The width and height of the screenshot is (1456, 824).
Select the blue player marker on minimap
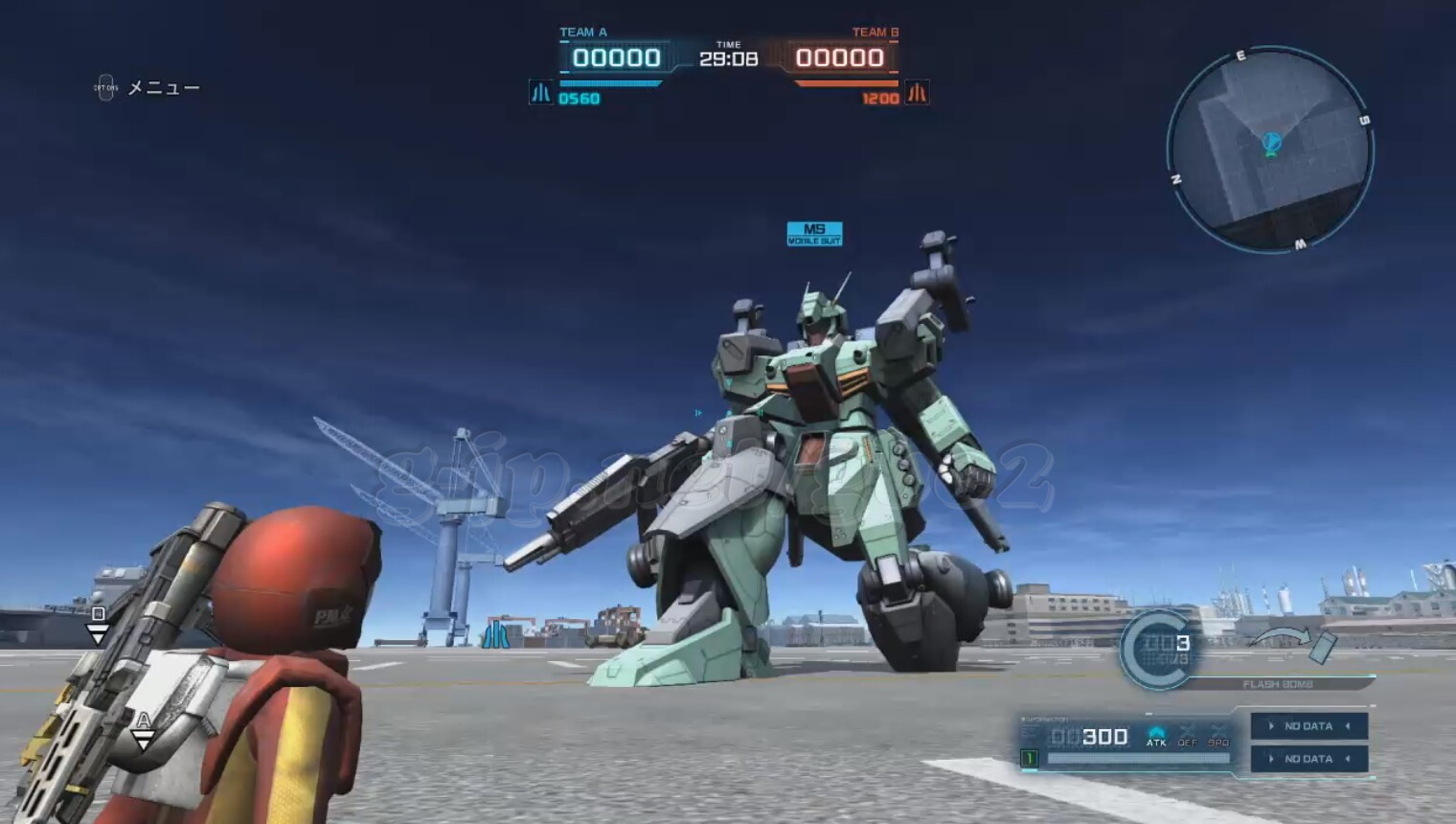1271,144
